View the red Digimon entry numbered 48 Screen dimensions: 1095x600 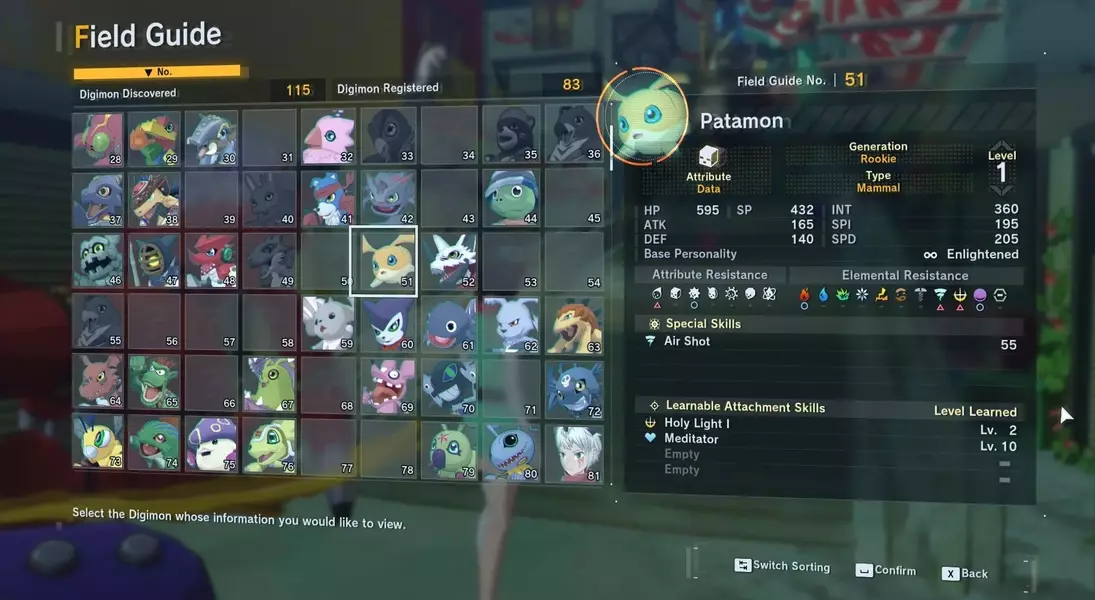pyautogui.click(x=211, y=260)
